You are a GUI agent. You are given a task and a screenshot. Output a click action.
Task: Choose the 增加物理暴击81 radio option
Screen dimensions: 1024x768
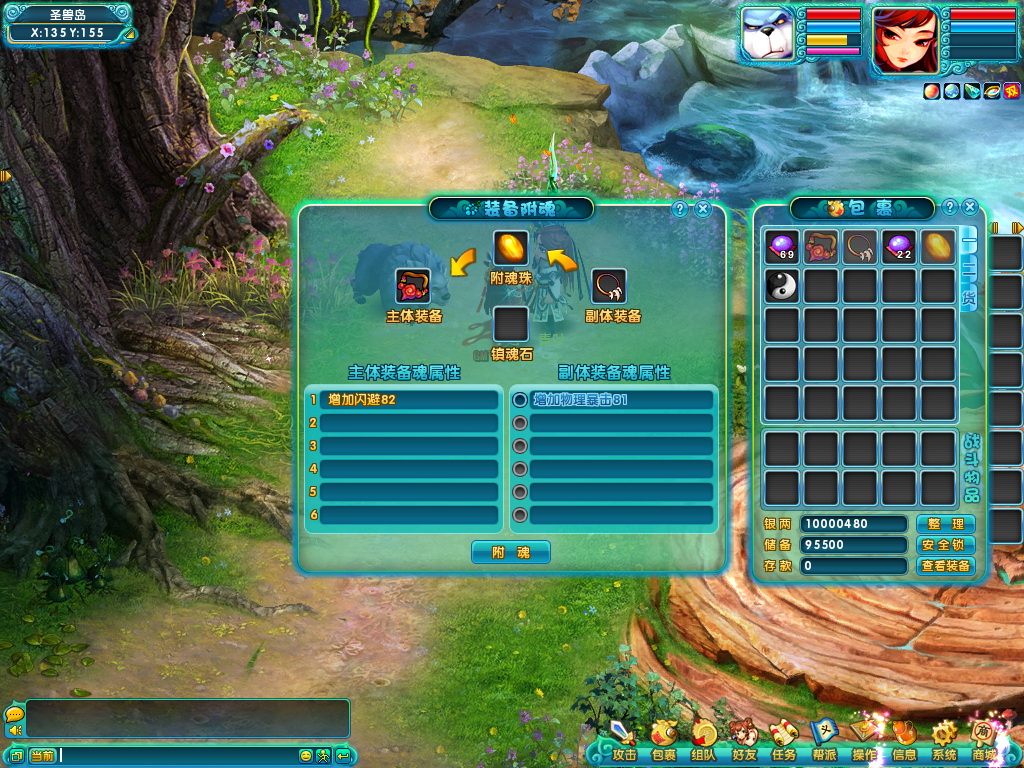tap(519, 400)
